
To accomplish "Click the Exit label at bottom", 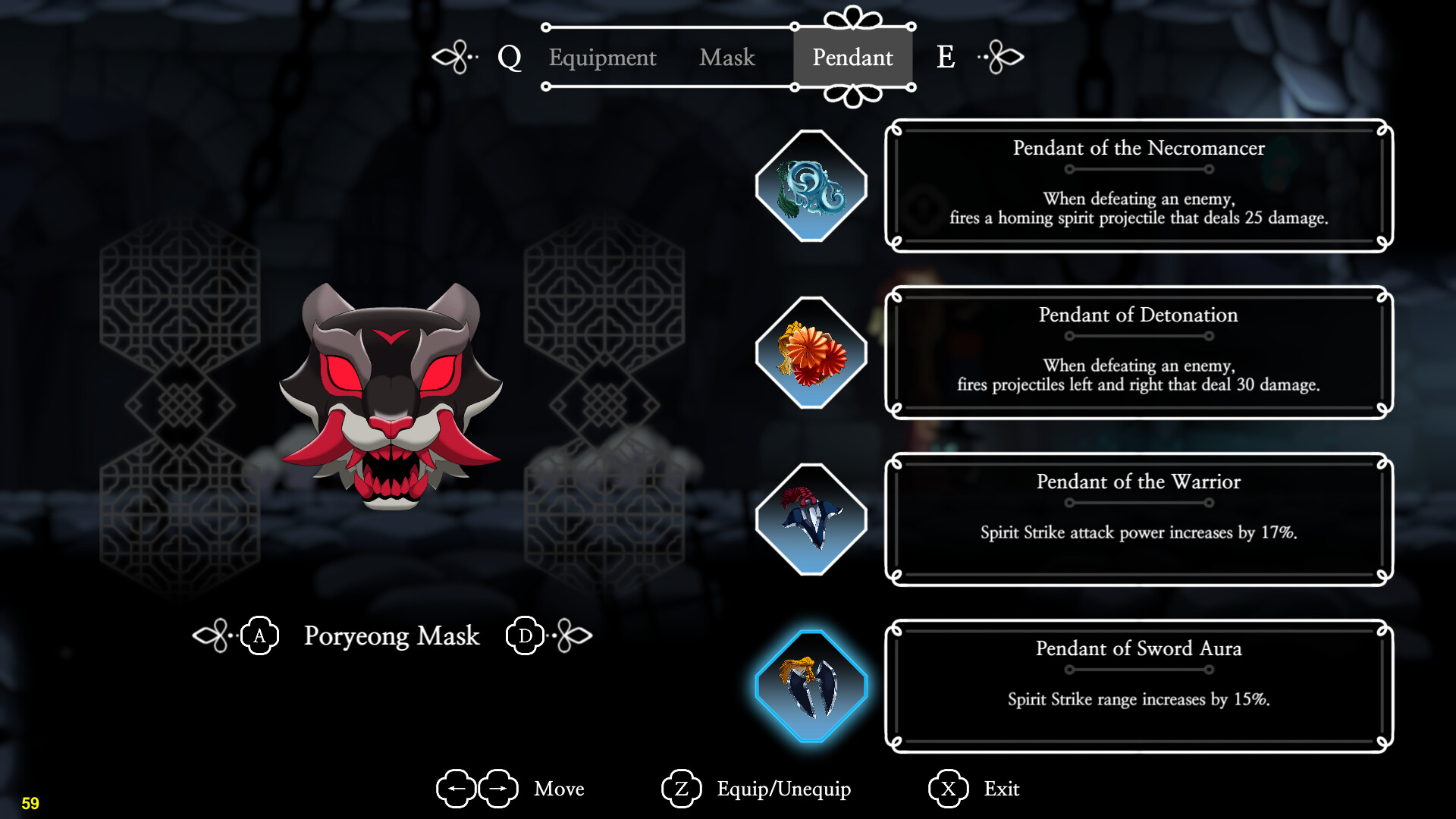I will pyautogui.click(x=1003, y=789).
